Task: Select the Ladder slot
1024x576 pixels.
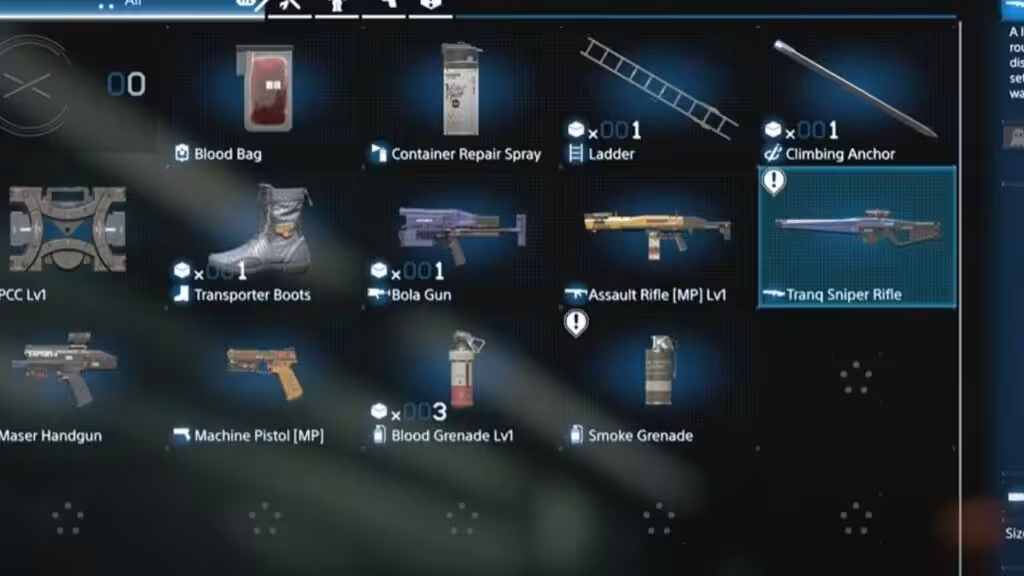Action: [658, 98]
